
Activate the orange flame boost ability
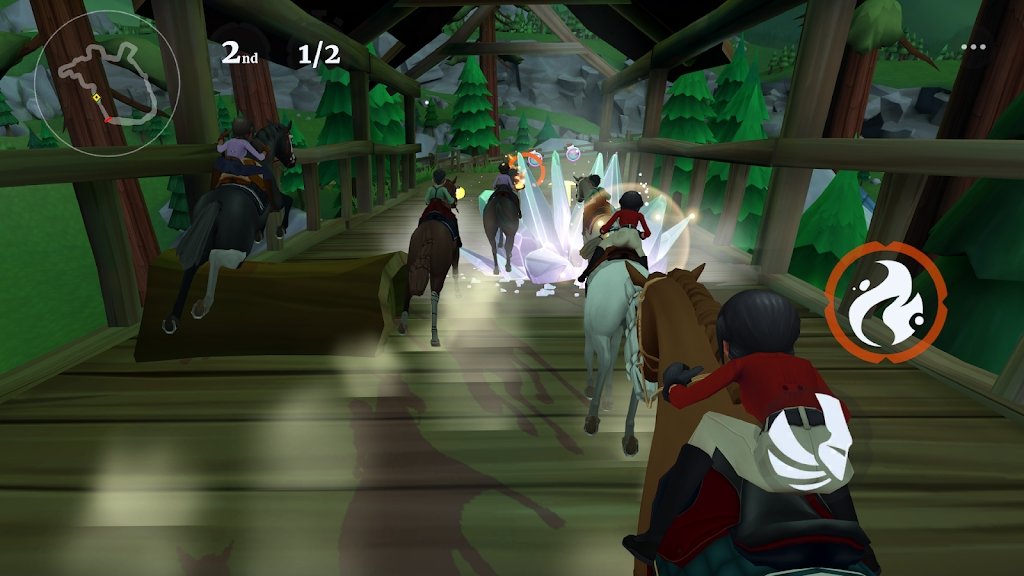click(x=886, y=301)
